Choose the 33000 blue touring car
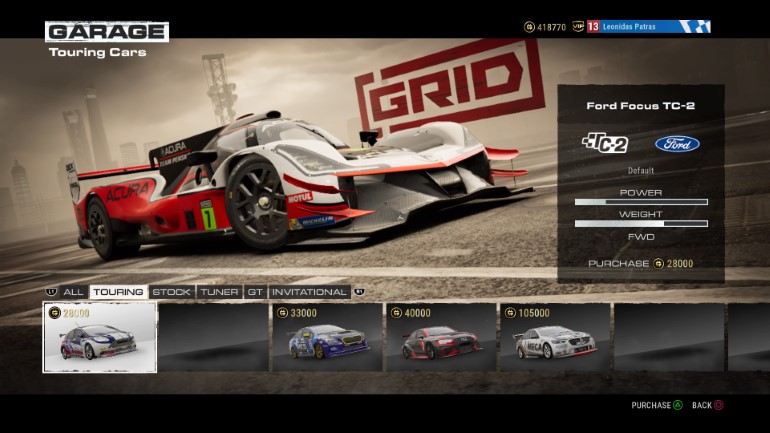This screenshot has height=433, width=770. 327,337
